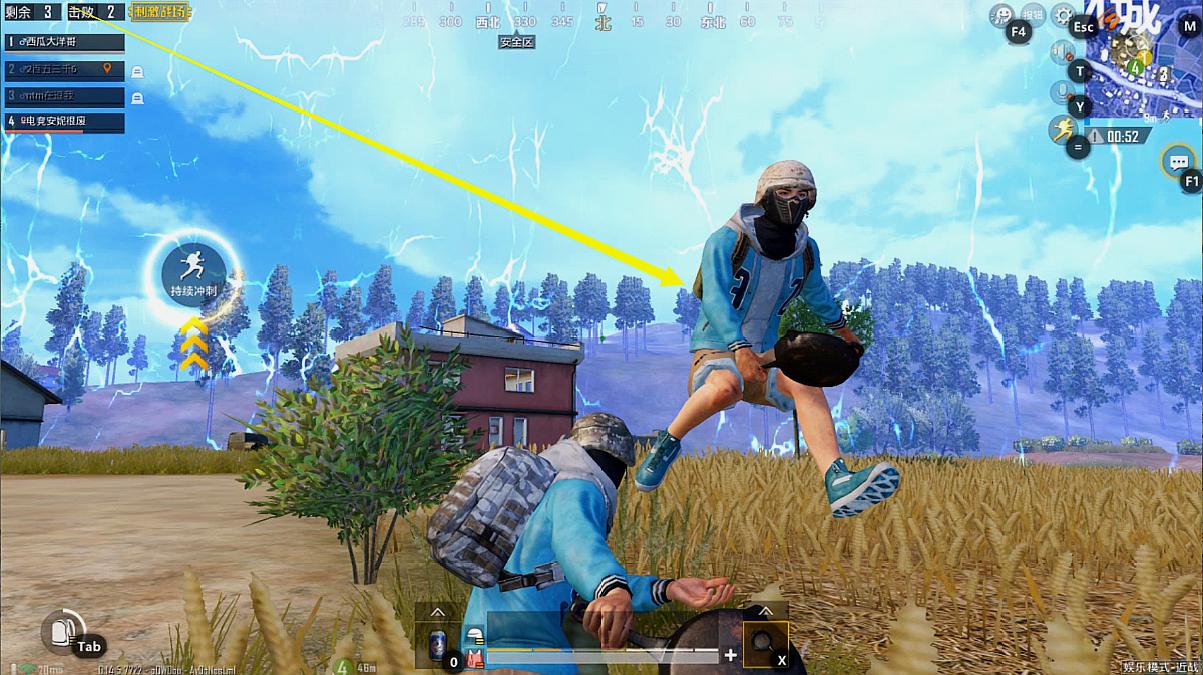Select teammate 4 电竞安妮很废 row
This screenshot has height=675, width=1203.
pos(64,122)
